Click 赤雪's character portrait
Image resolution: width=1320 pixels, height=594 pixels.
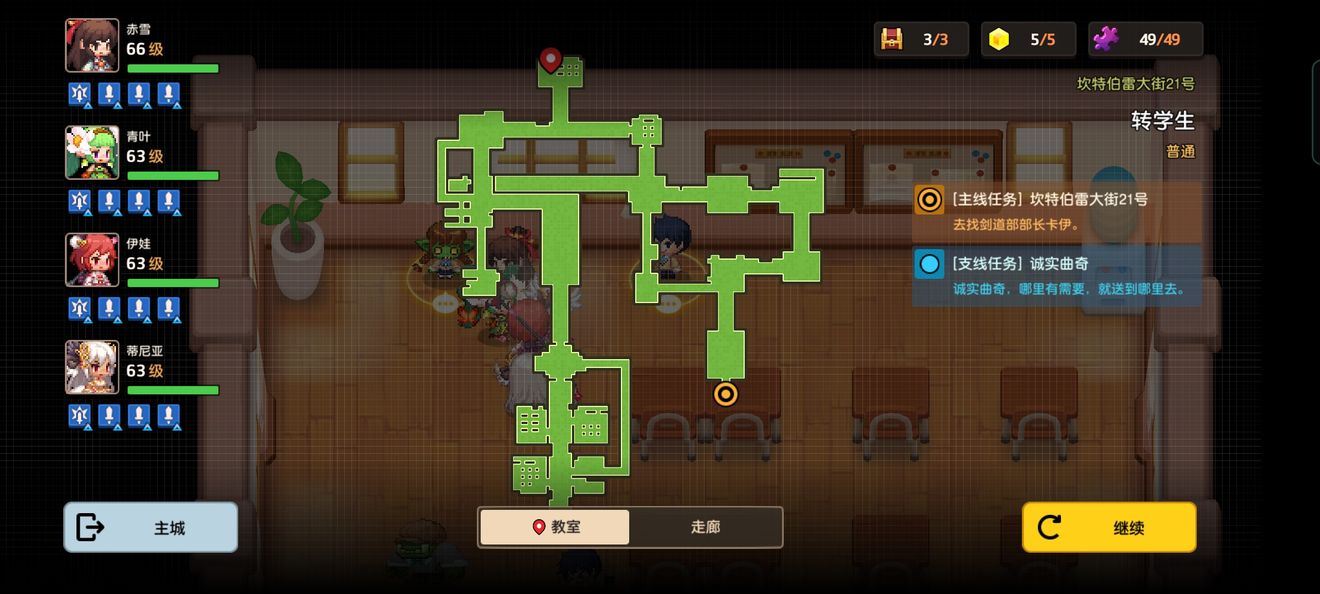[x=92, y=46]
